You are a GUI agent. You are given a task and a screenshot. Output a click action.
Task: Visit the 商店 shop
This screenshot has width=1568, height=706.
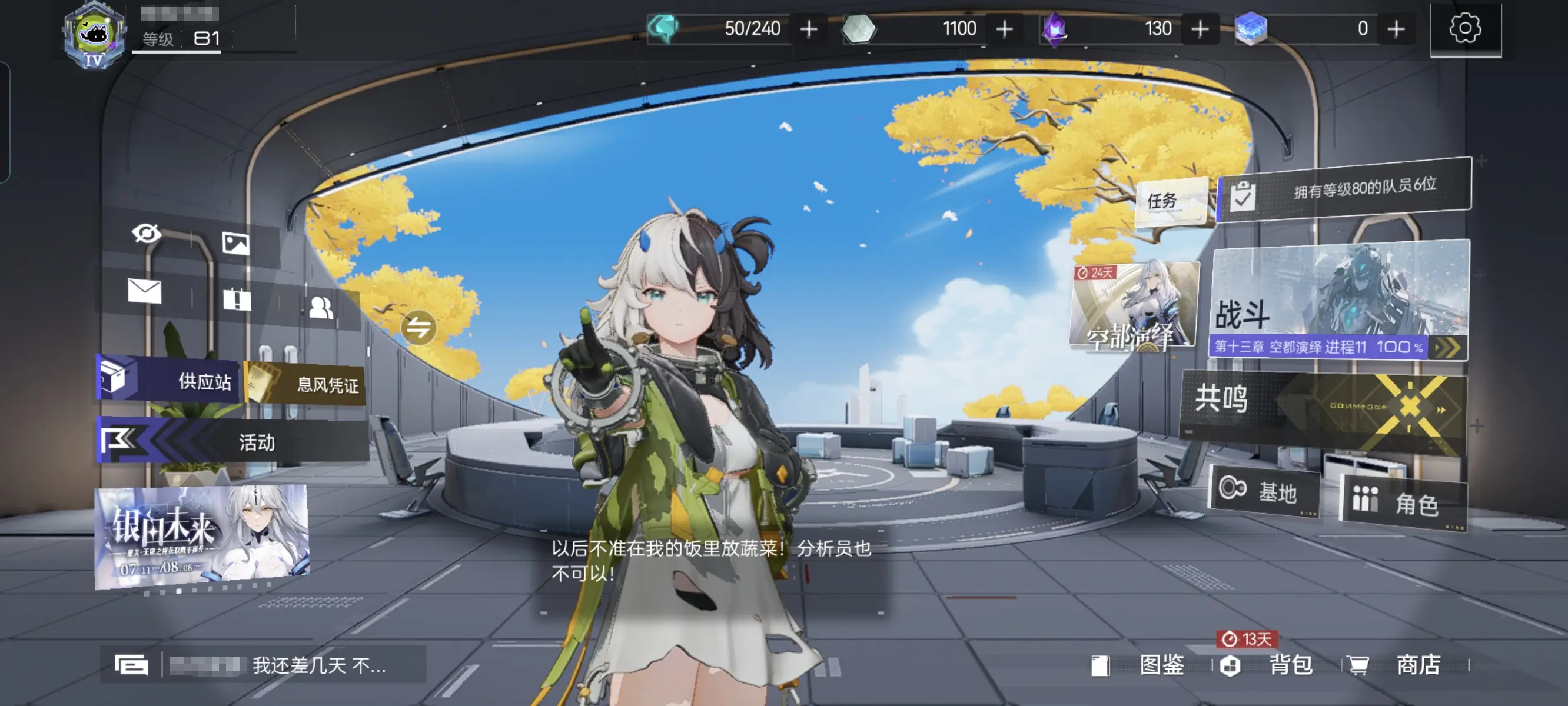(1403, 665)
